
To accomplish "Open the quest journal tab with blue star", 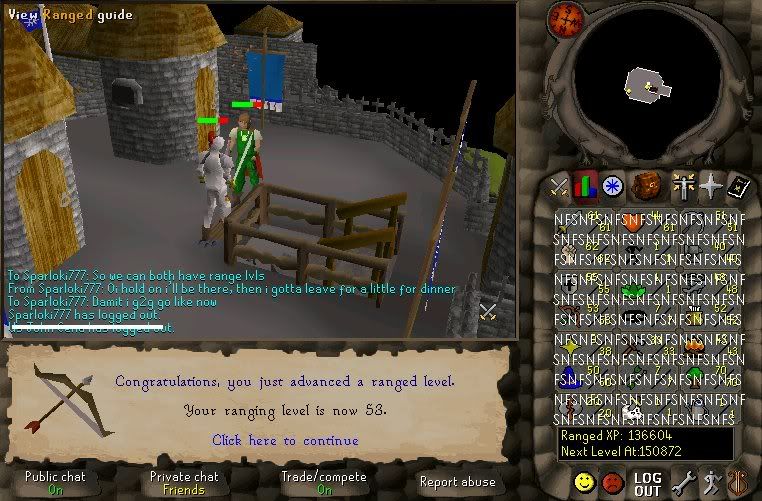I will click(x=612, y=186).
